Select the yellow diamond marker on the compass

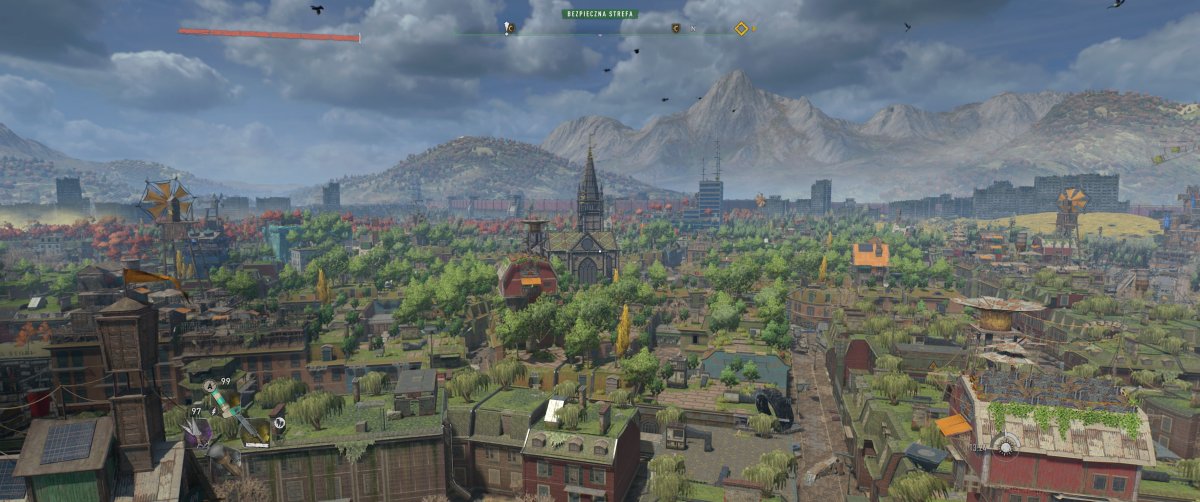click(741, 29)
